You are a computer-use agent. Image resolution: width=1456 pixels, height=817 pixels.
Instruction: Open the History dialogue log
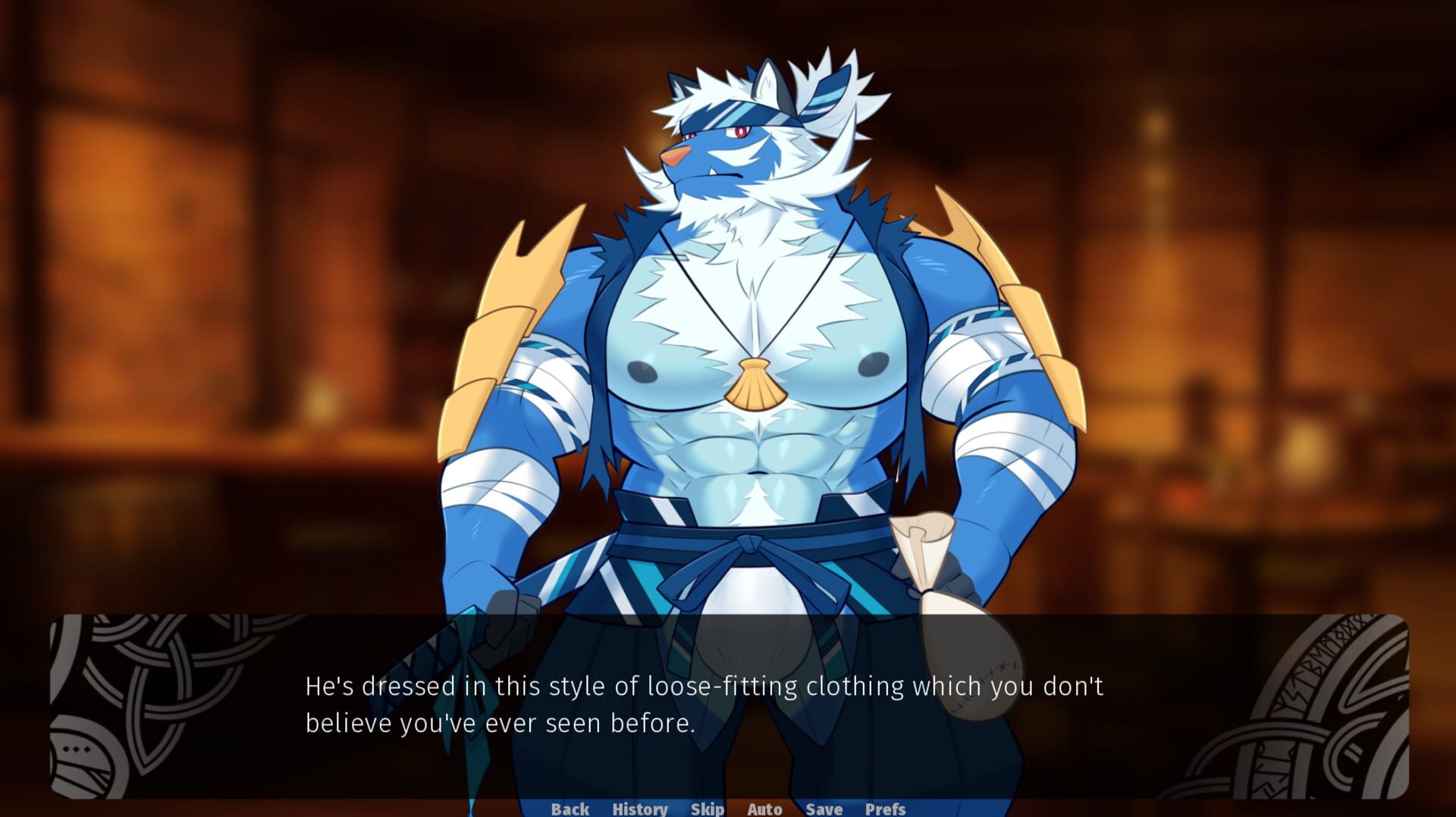641,808
